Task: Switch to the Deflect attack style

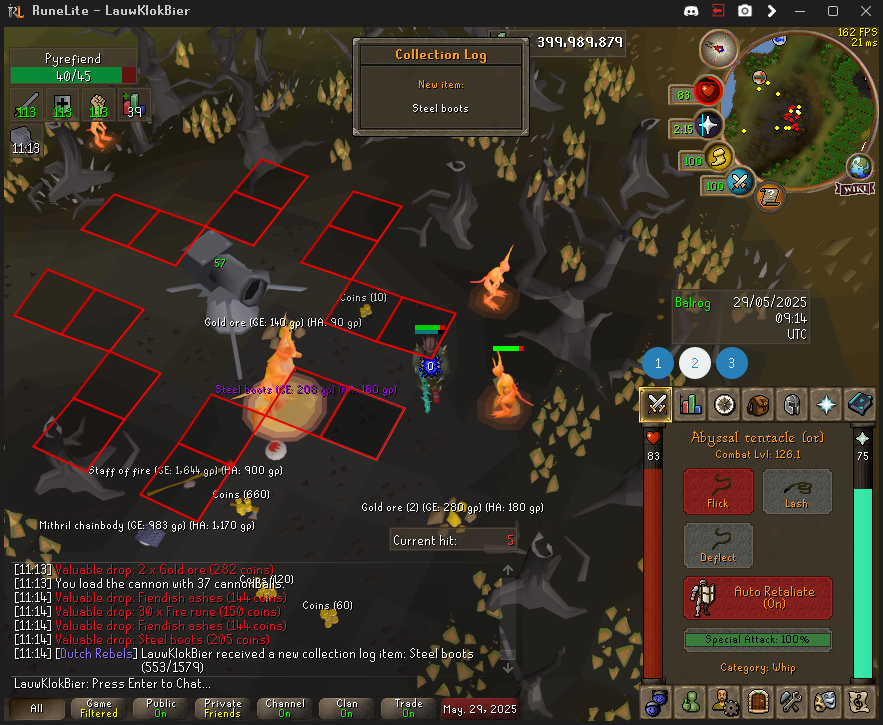Action: pos(717,546)
